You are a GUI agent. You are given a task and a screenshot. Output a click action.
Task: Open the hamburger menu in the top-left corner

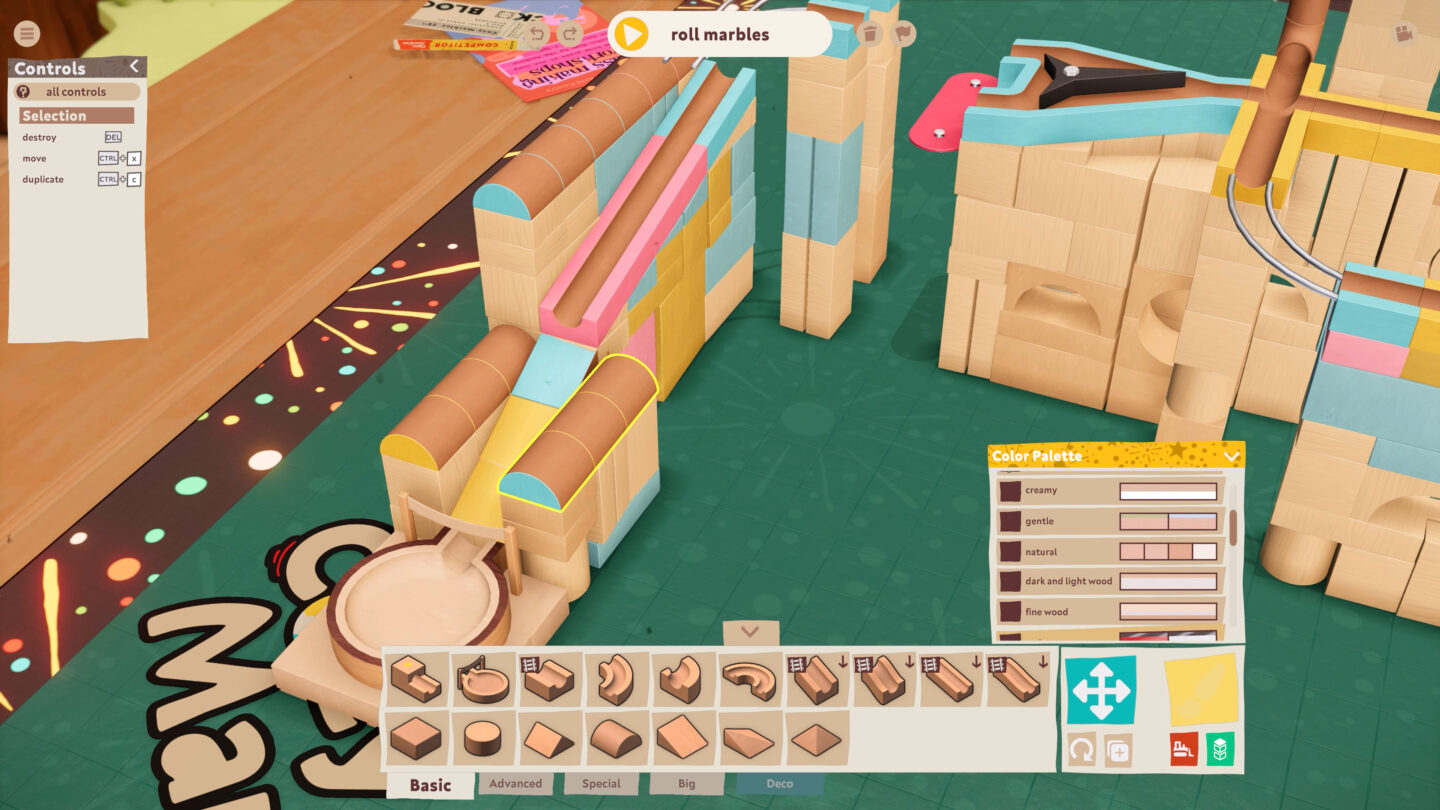pos(26,33)
